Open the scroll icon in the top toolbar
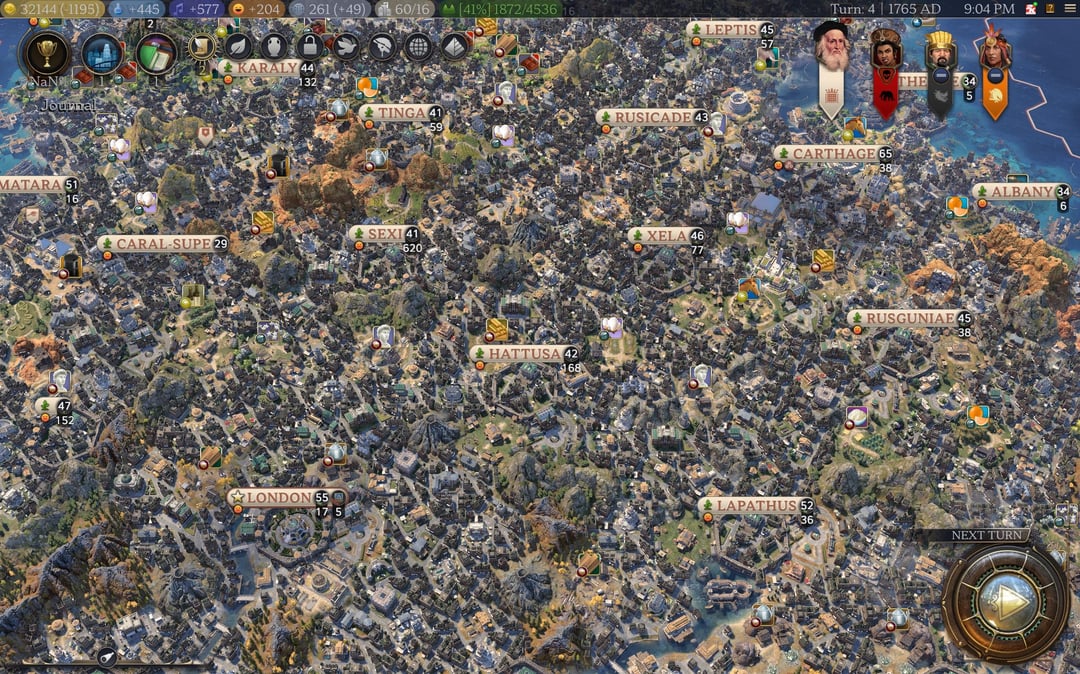The width and height of the screenshot is (1080, 674). tap(202, 46)
